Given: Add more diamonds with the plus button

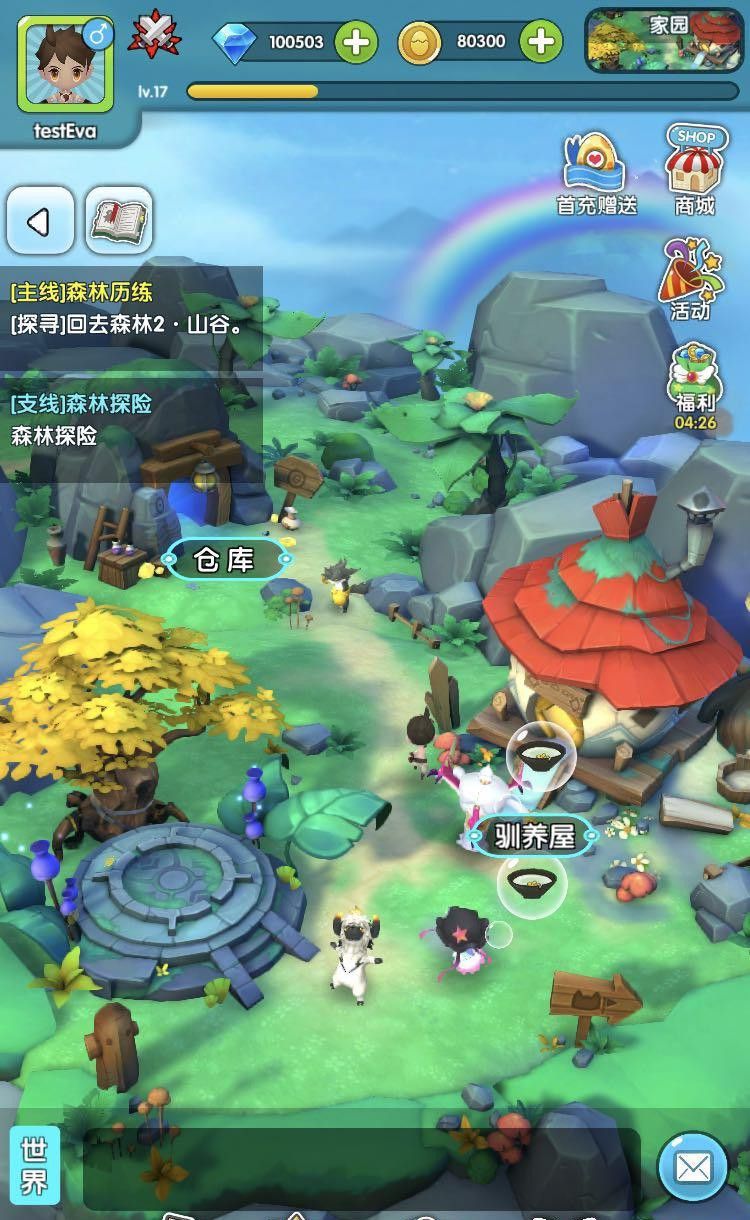Looking at the screenshot, I should [x=356, y=42].
